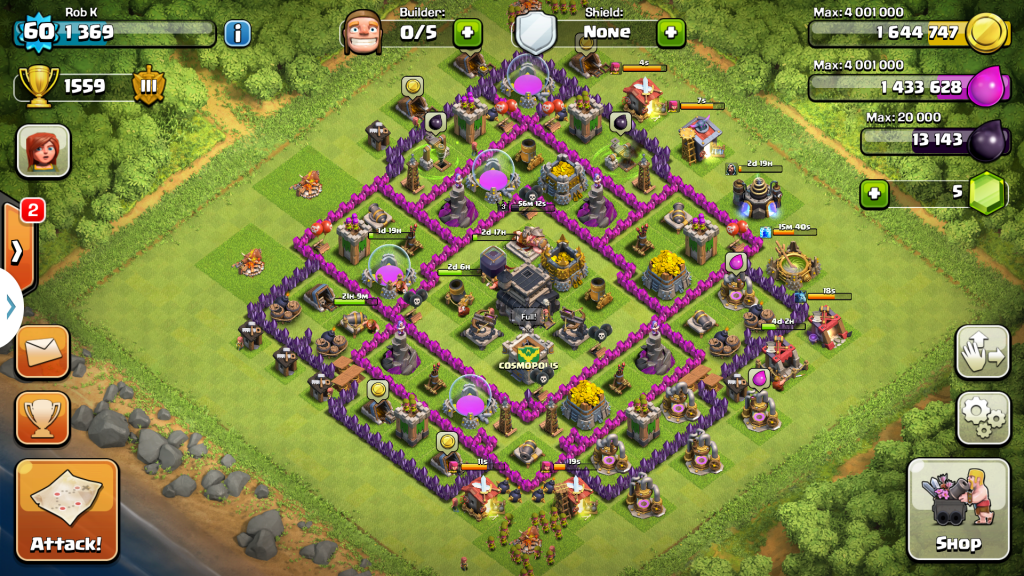Open the blue info button
Screen dimensions: 1024x576
pyautogui.click(x=237, y=33)
